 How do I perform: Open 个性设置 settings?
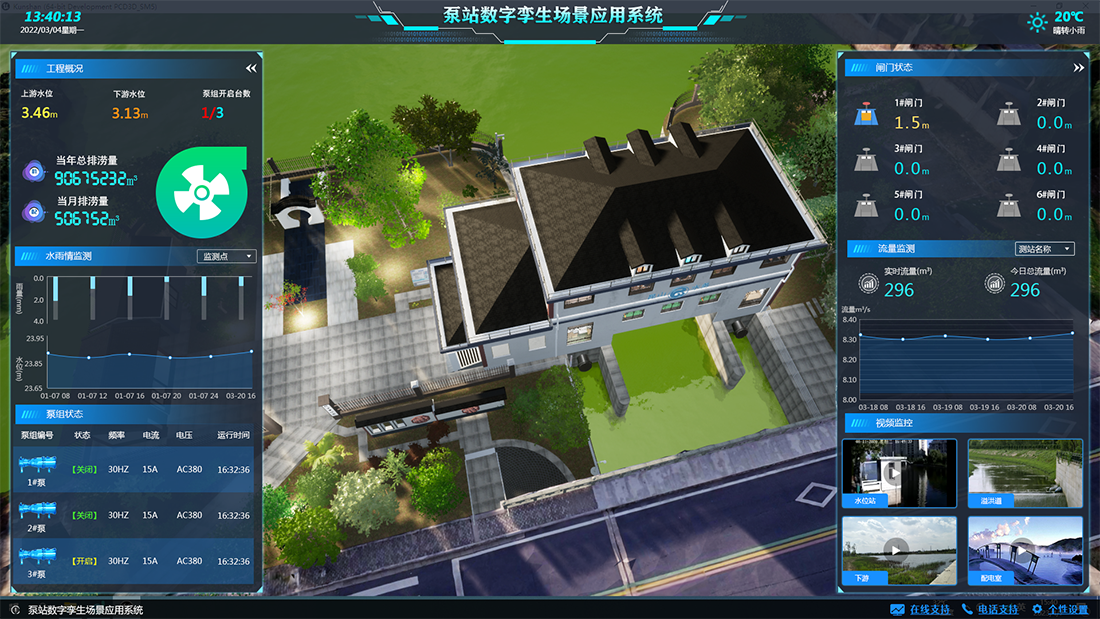point(1060,609)
